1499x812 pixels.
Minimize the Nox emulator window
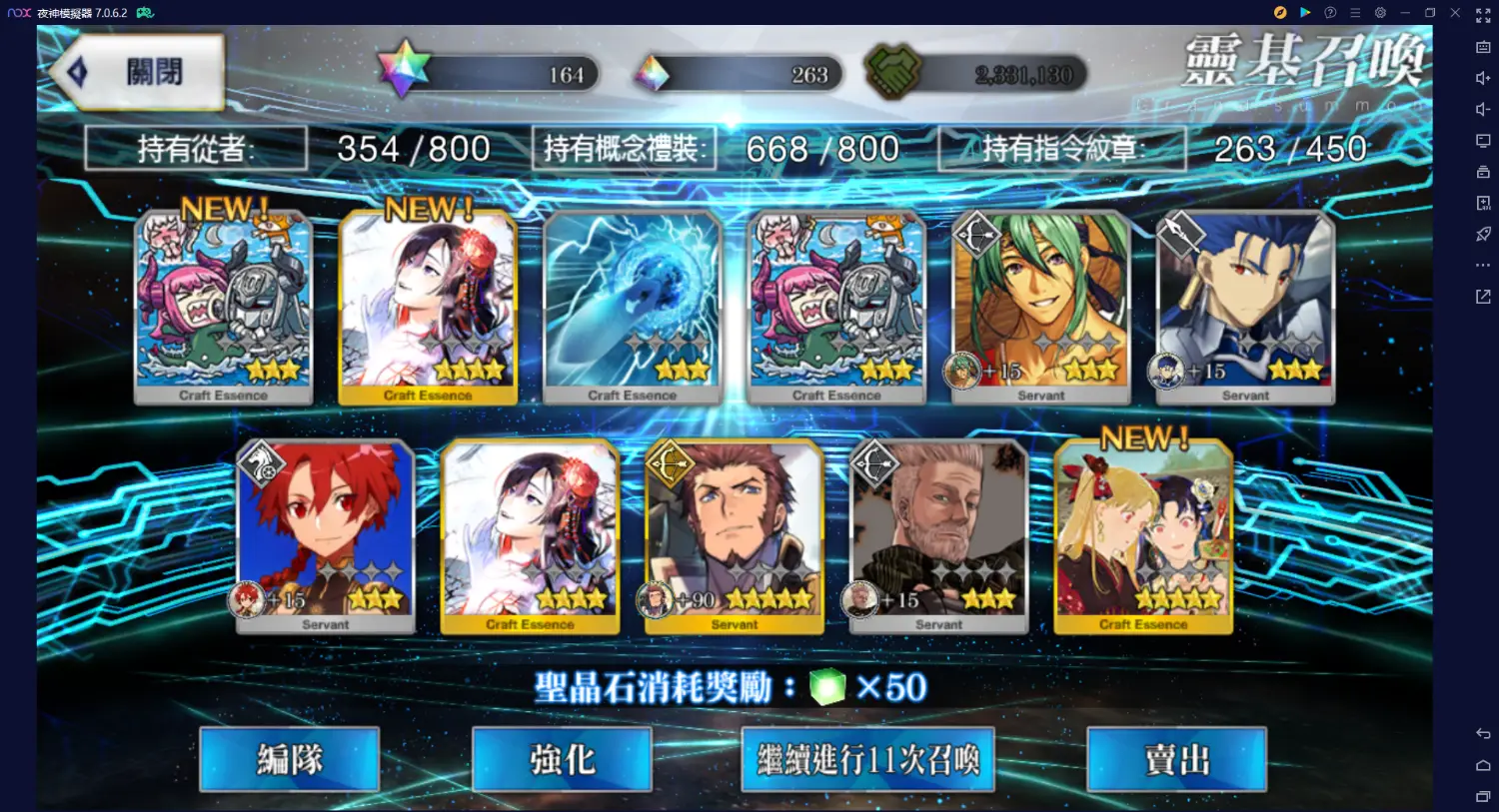point(1405,13)
